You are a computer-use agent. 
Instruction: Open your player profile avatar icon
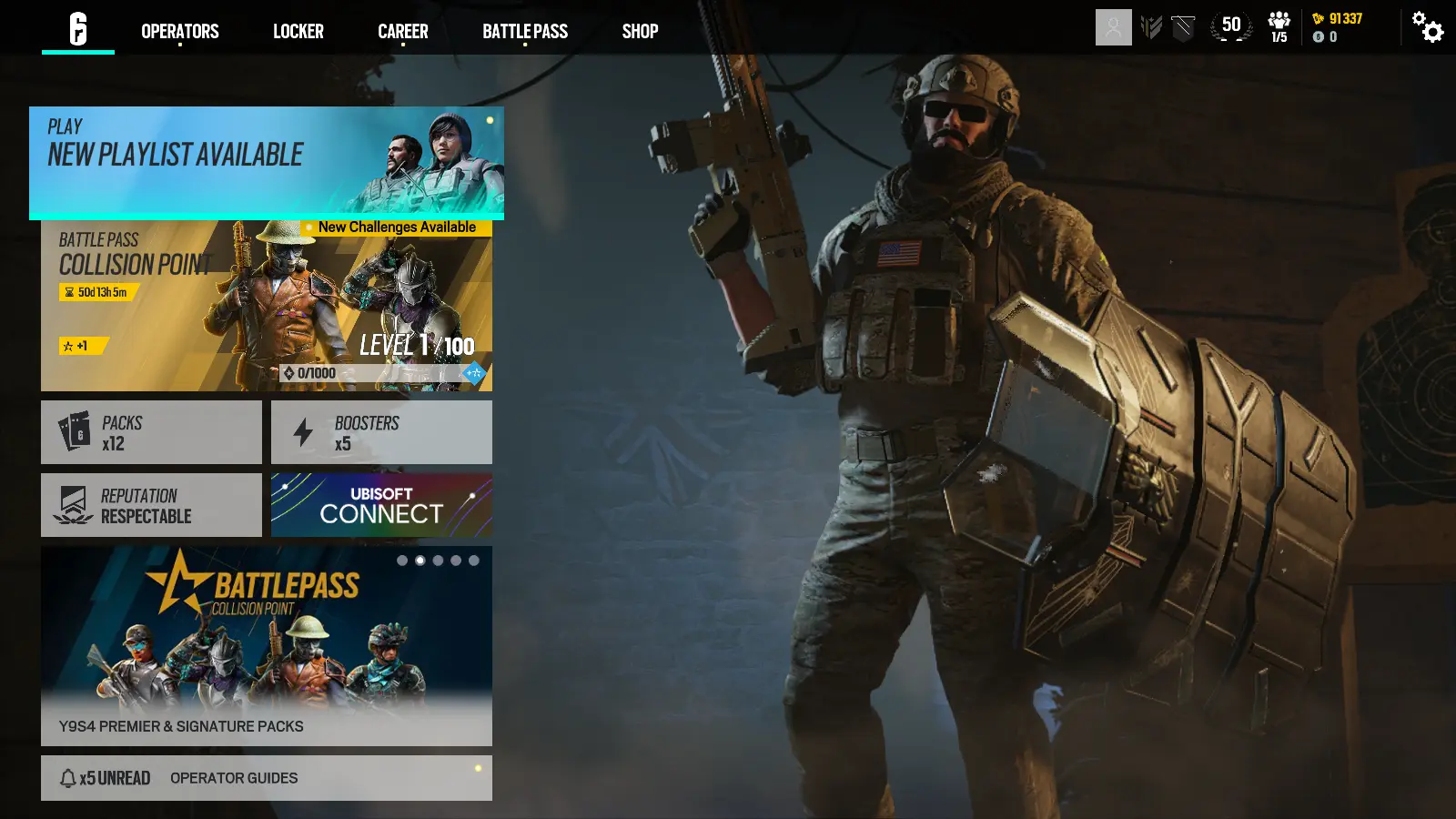click(1113, 27)
